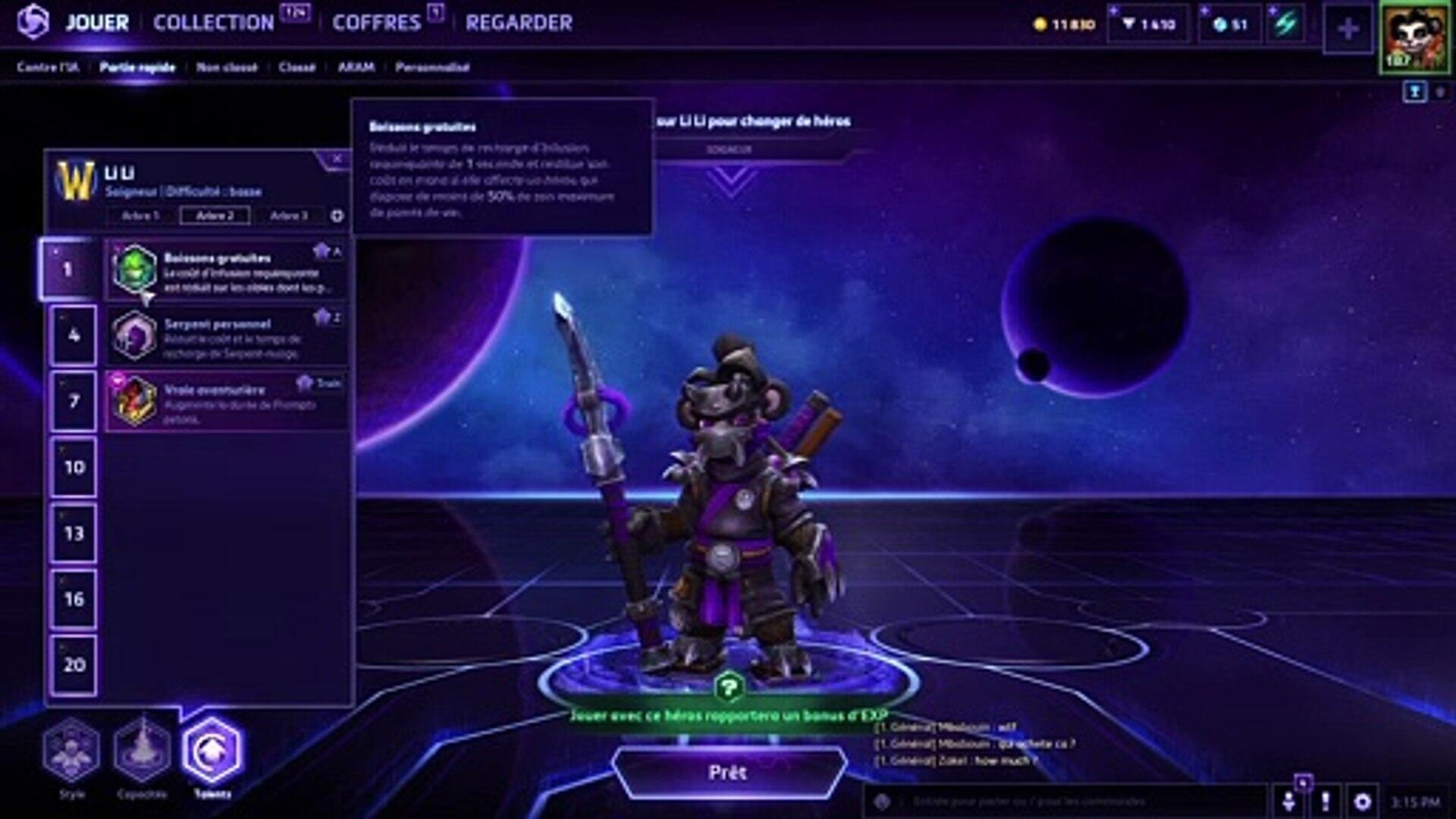Click the plus button beside player portrait

coord(1348,30)
